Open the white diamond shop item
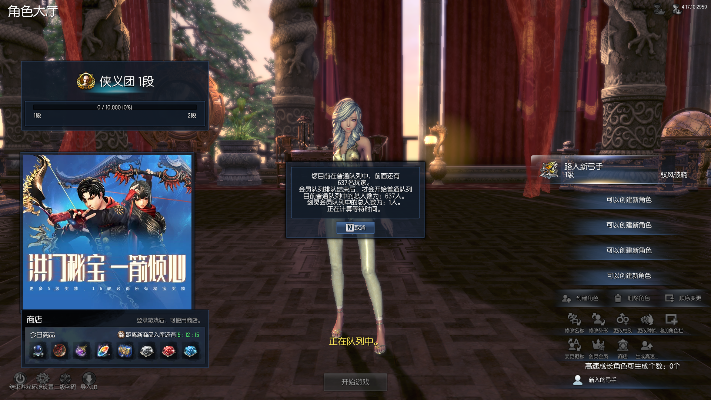The width and height of the screenshot is (711, 400). click(x=146, y=350)
